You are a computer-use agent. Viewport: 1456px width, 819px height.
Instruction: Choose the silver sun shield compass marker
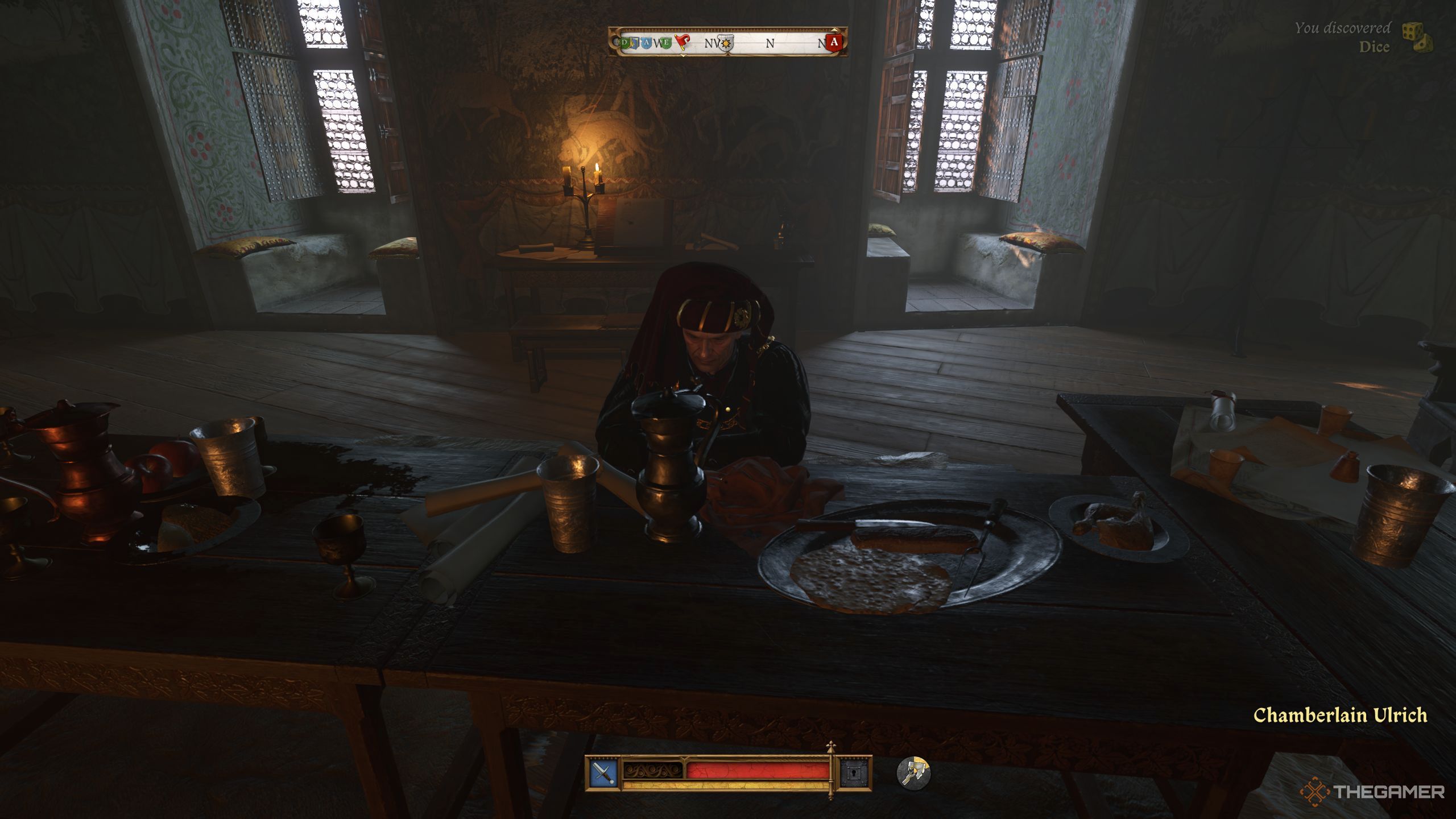[726, 43]
